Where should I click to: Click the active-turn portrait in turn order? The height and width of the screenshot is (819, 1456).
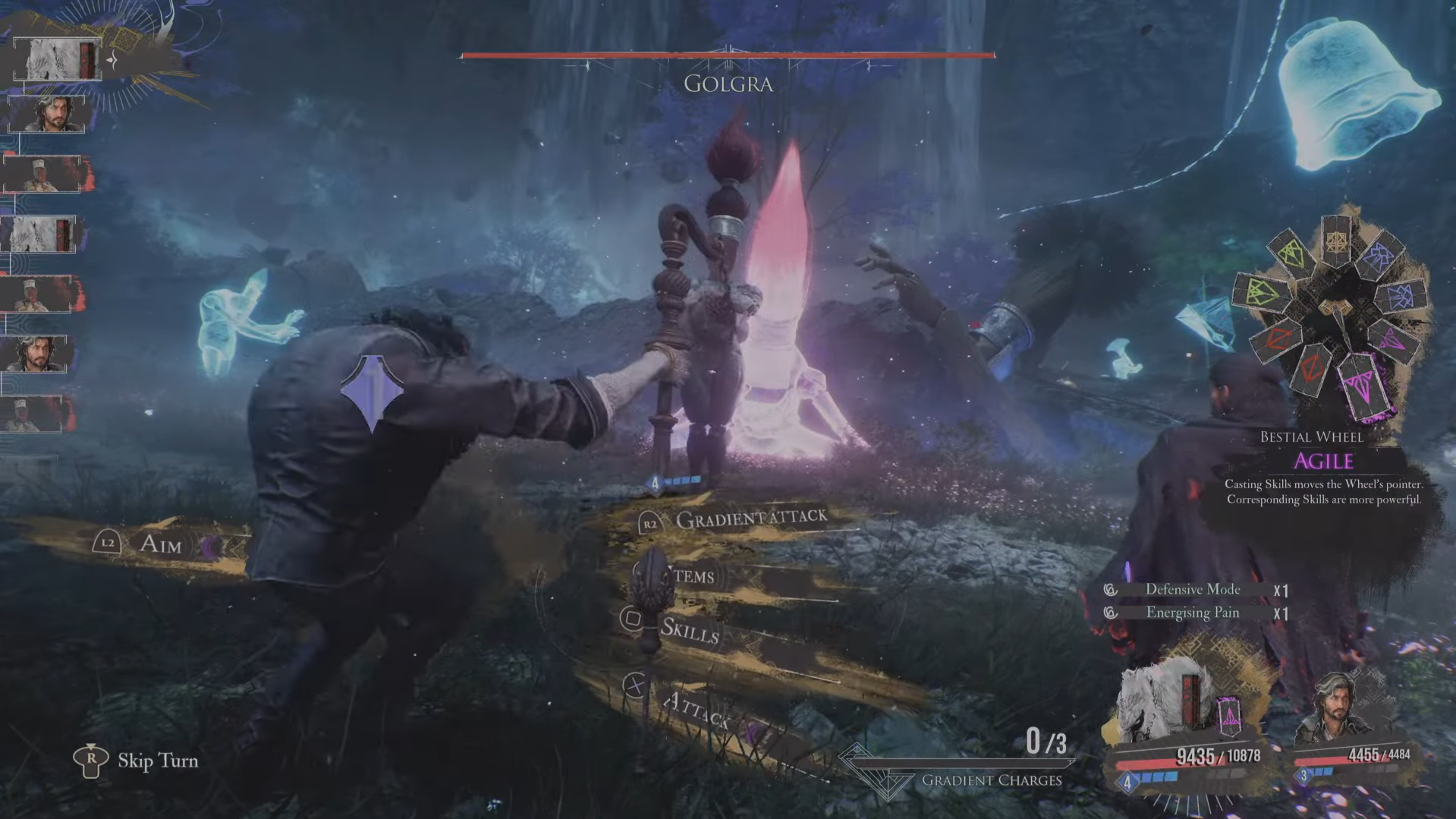pyautogui.click(x=58, y=59)
